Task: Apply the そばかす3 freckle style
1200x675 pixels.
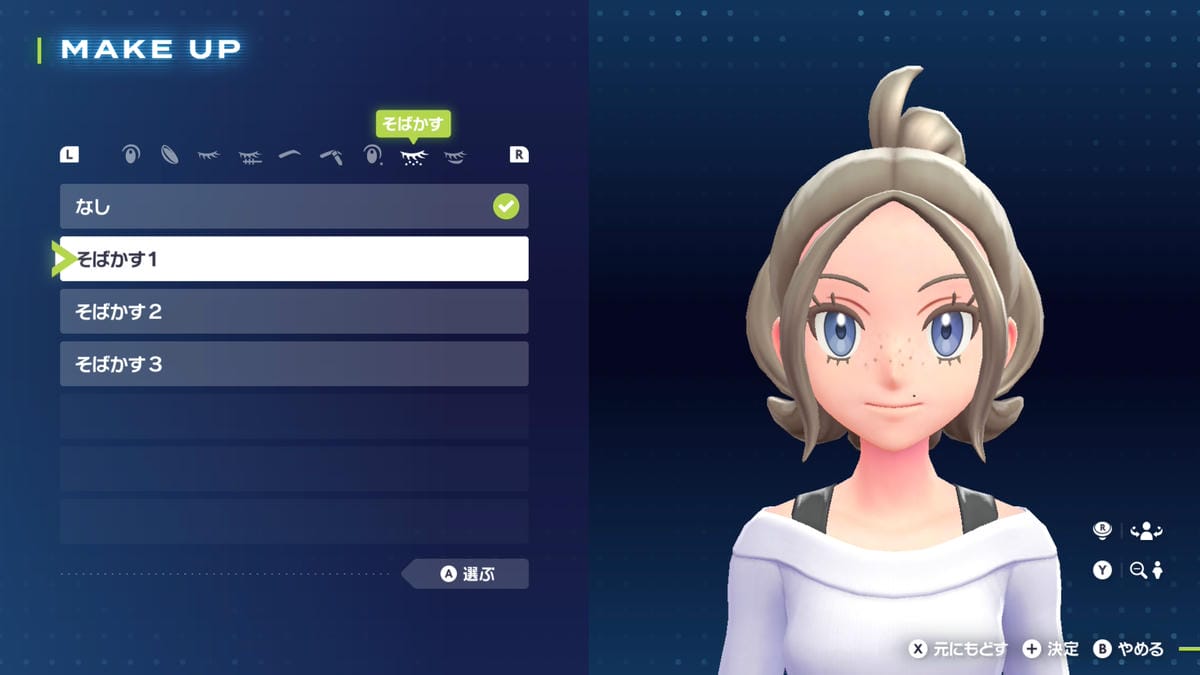Action: (x=294, y=364)
